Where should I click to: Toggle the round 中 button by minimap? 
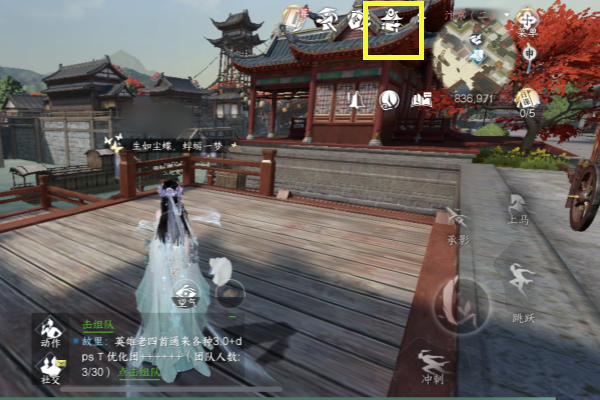coord(529,53)
